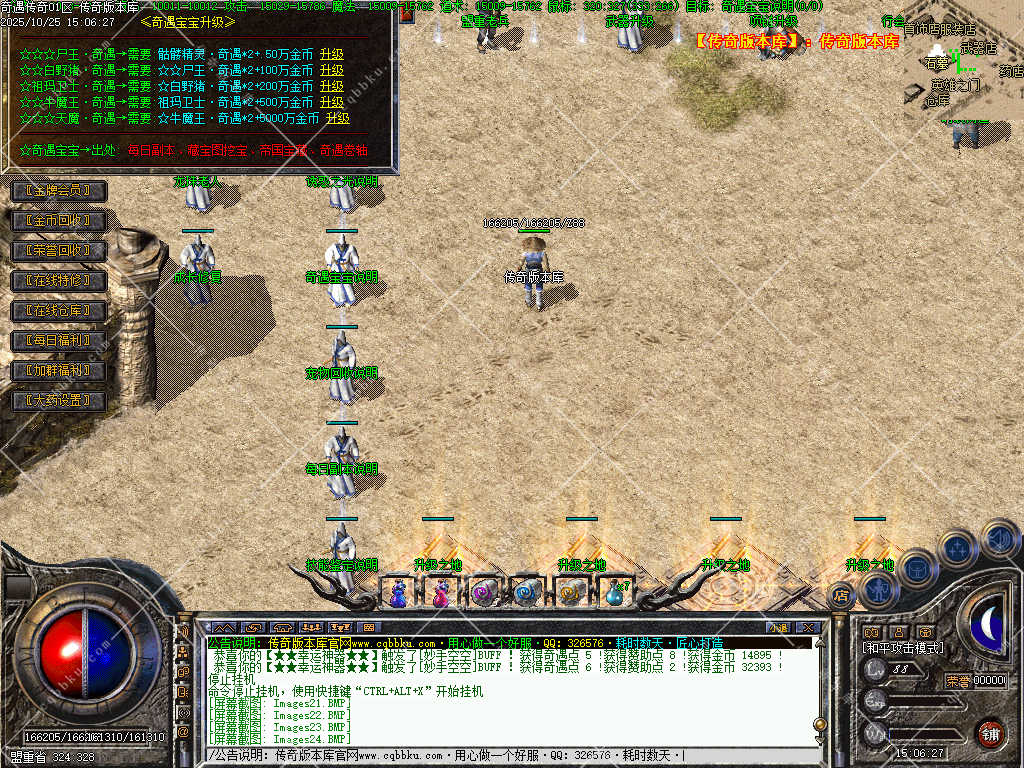The height and width of the screenshot is (768, 1024).
Task: Choose the 升级 link for ☆☆☆天魔
Action: point(338,118)
